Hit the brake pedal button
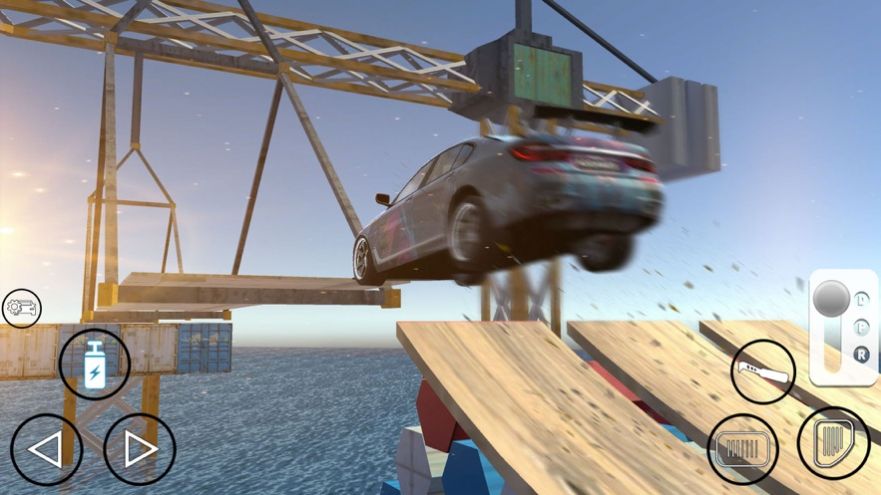This screenshot has height=495, width=881. click(743, 449)
